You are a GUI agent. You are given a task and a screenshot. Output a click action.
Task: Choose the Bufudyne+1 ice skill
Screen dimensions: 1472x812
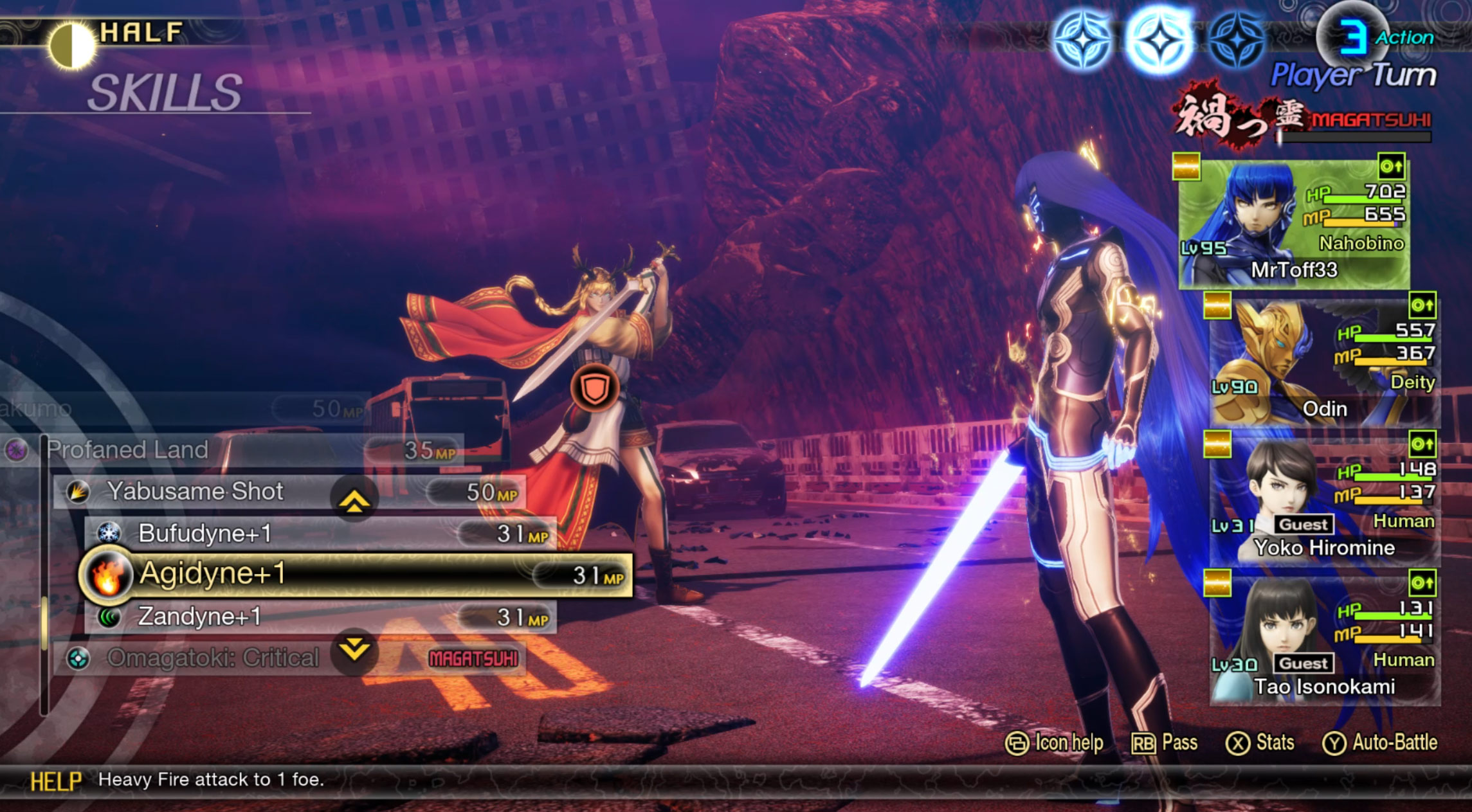point(320,533)
